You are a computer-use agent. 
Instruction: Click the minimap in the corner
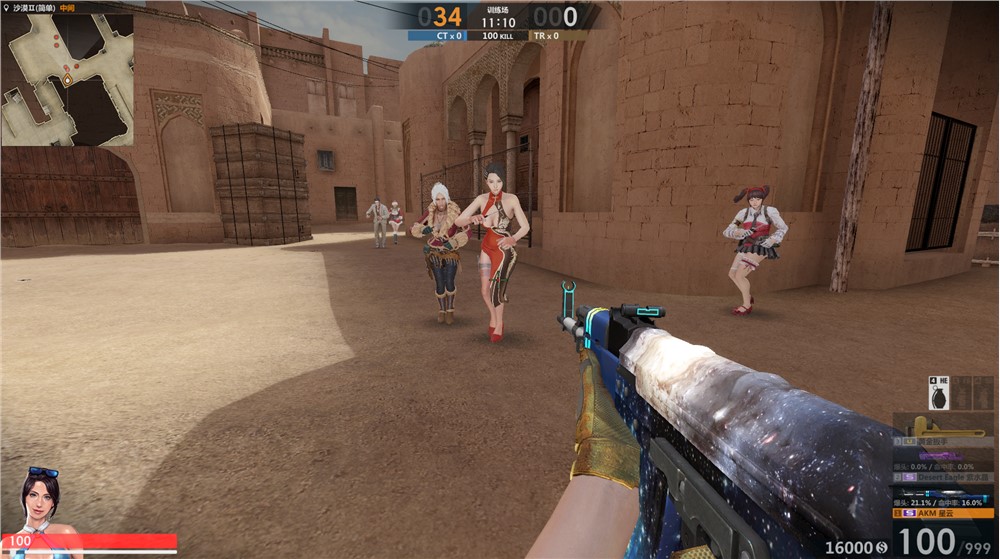[67, 80]
